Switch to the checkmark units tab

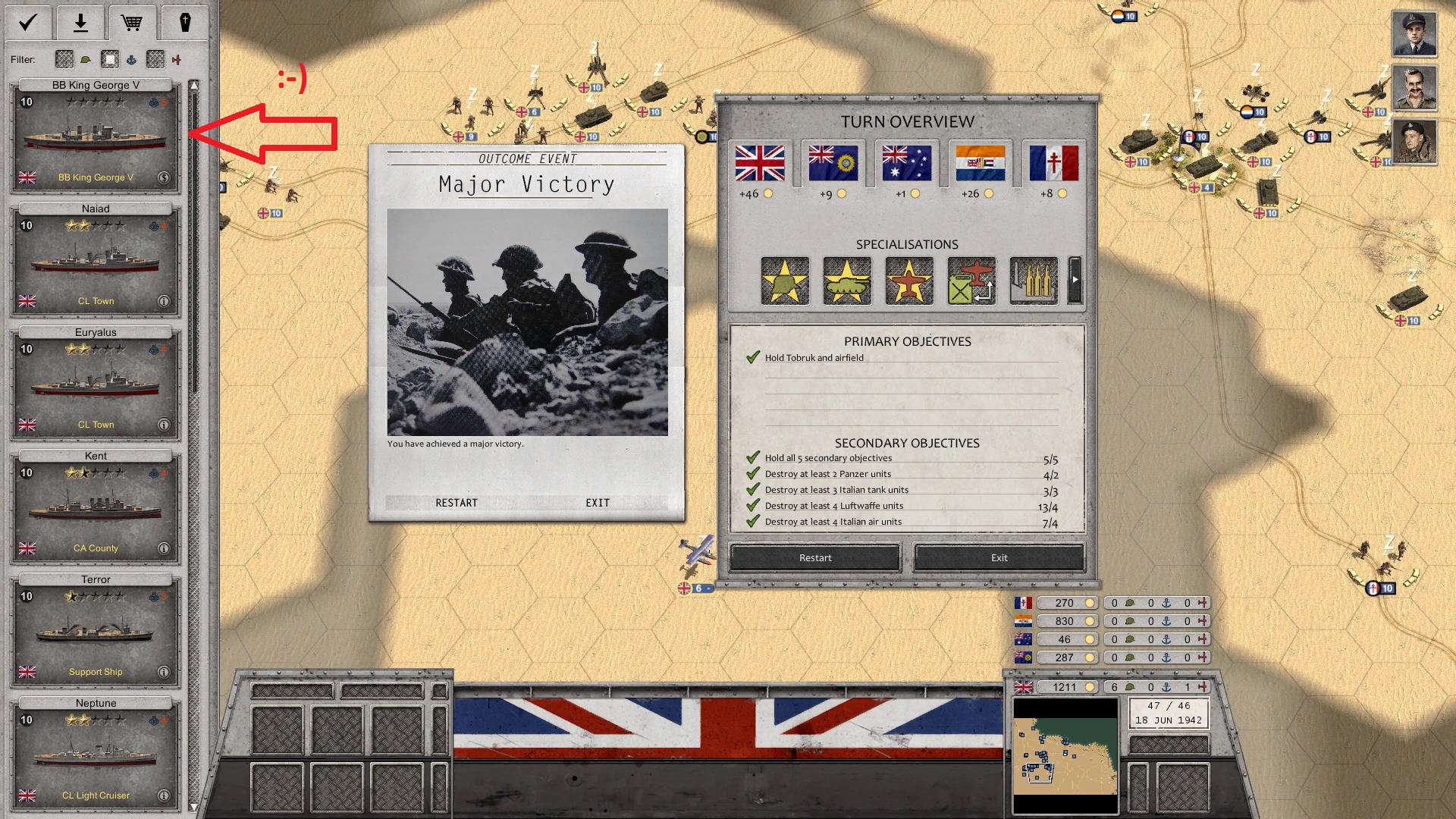[27, 23]
